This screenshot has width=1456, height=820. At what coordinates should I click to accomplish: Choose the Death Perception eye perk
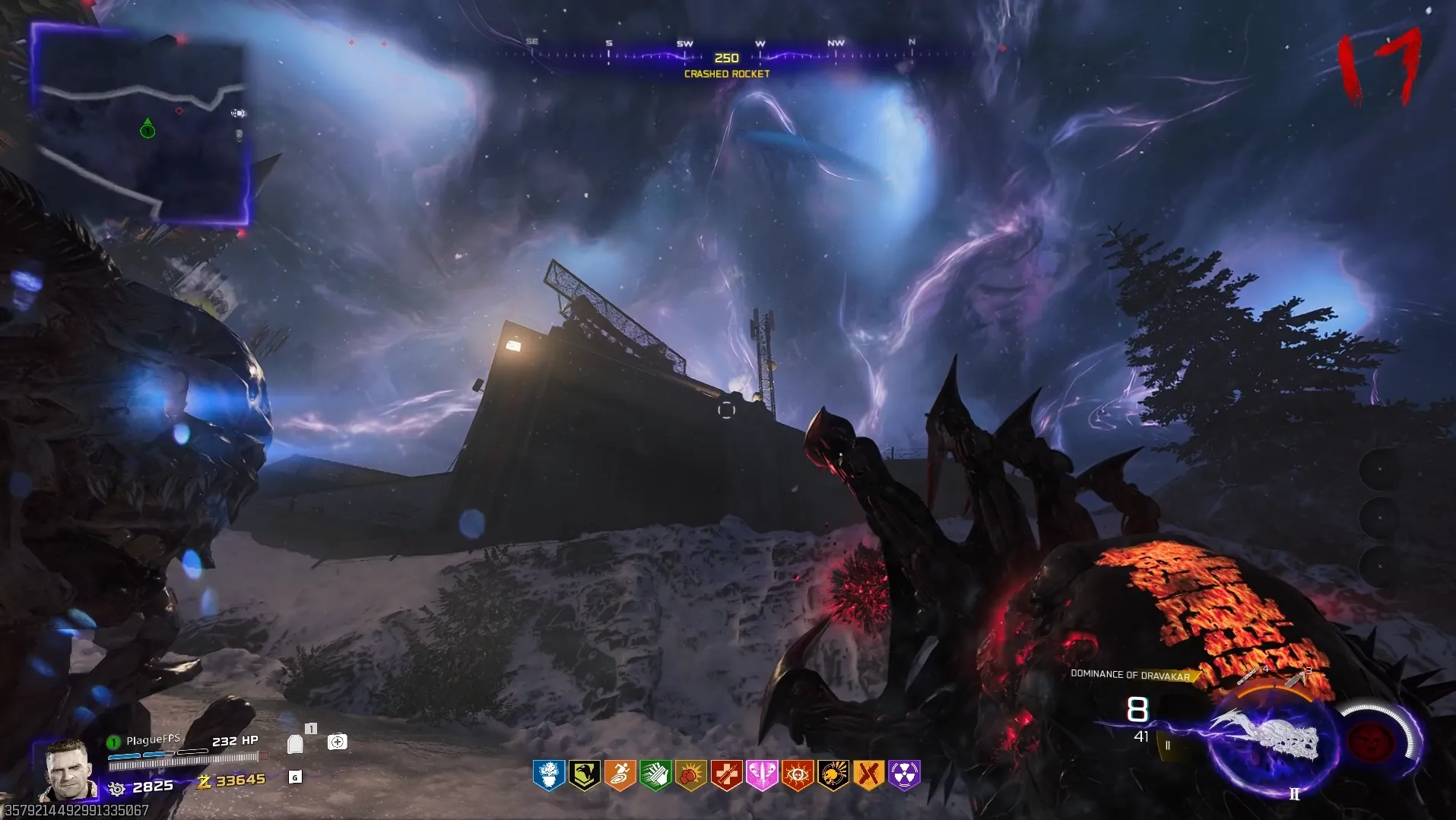(x=798, y=775)
